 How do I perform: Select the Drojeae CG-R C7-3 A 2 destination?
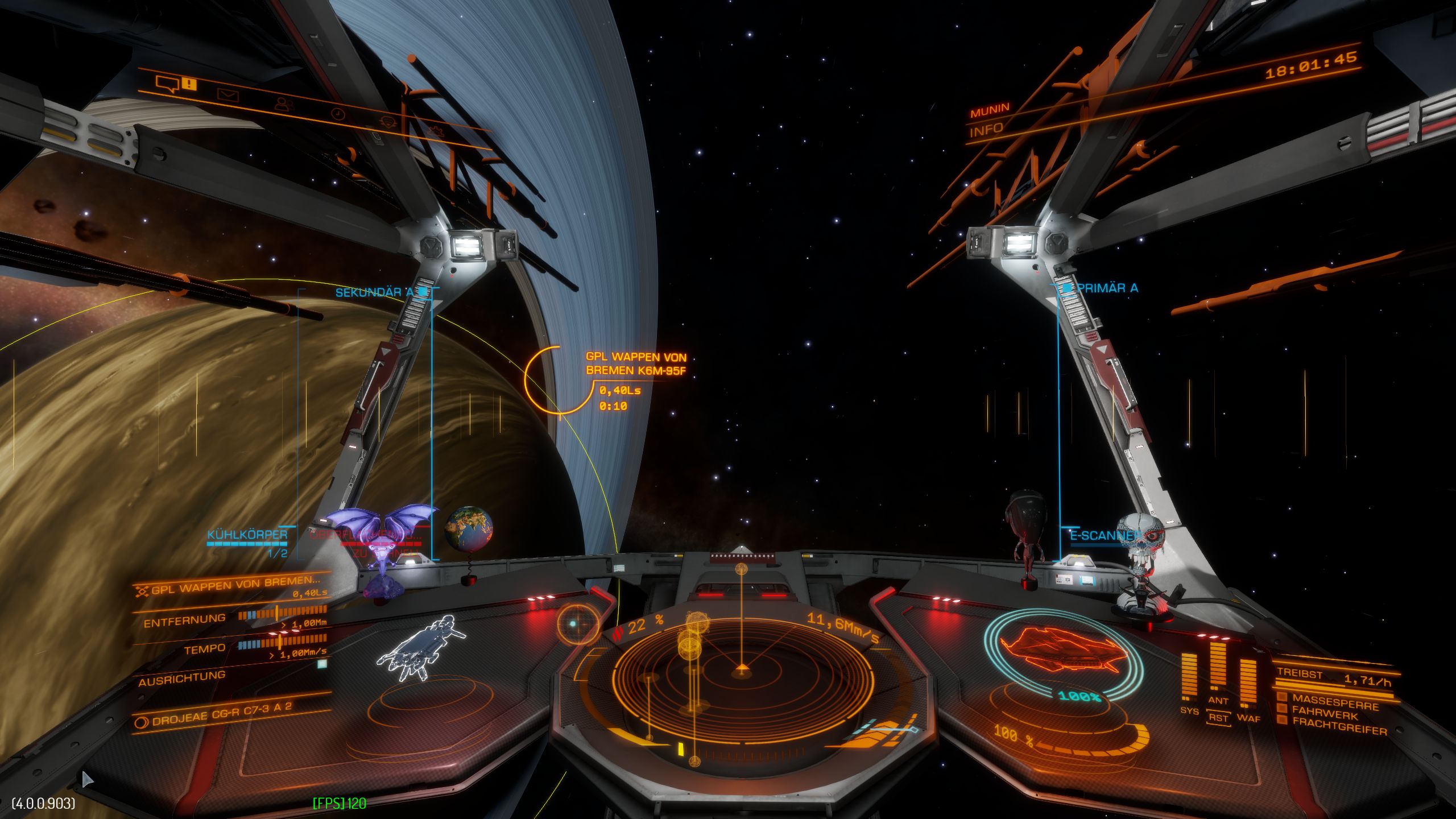click(222, 713)
